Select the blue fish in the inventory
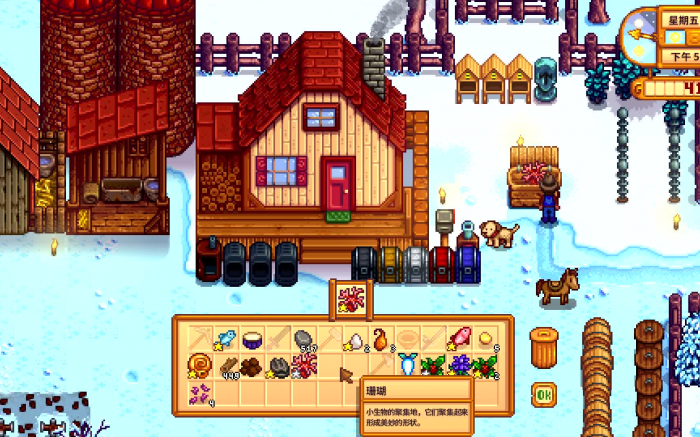This screenshot has width=700, height=437. (225, 339)
